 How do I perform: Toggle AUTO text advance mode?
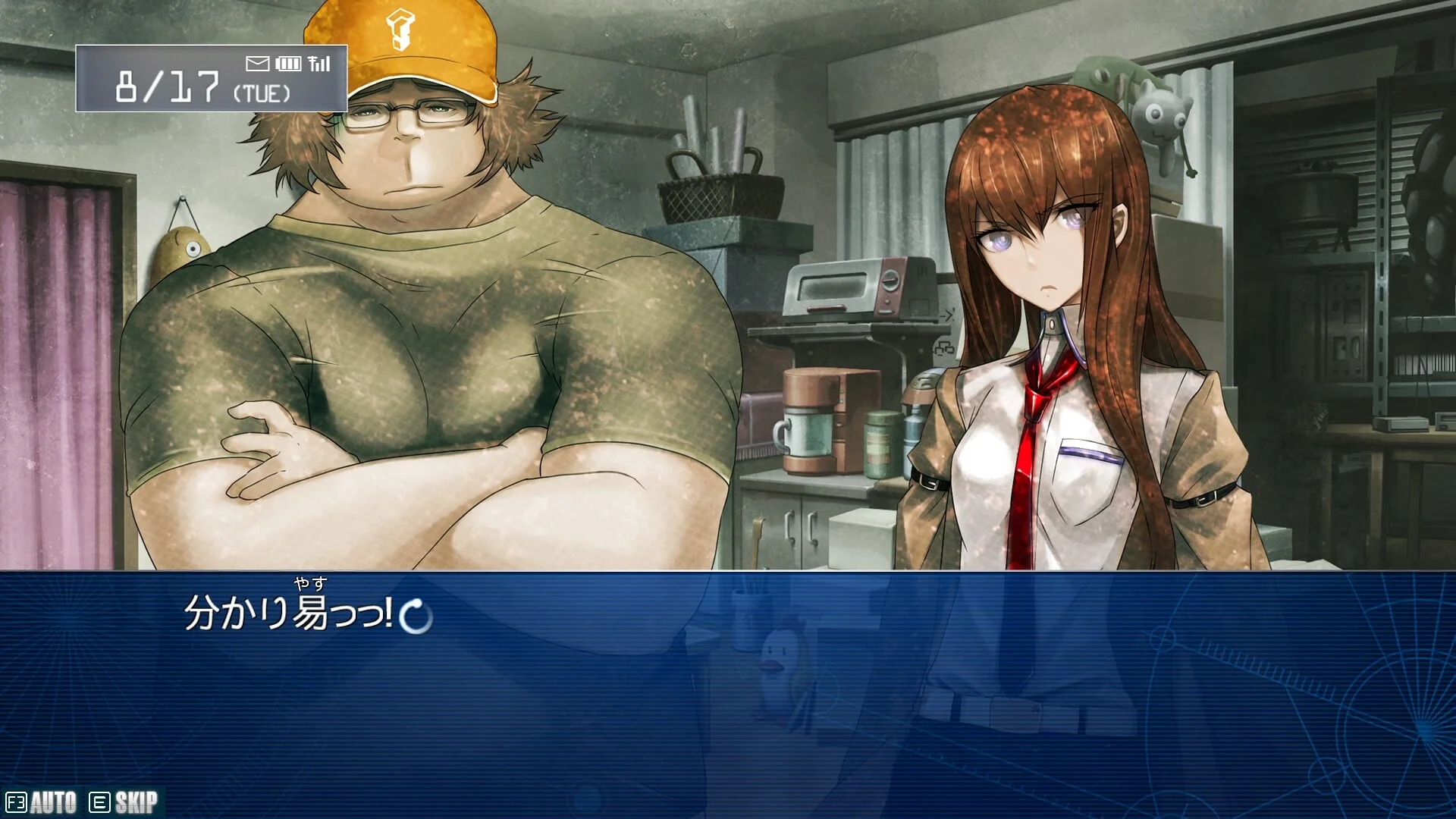42,802
